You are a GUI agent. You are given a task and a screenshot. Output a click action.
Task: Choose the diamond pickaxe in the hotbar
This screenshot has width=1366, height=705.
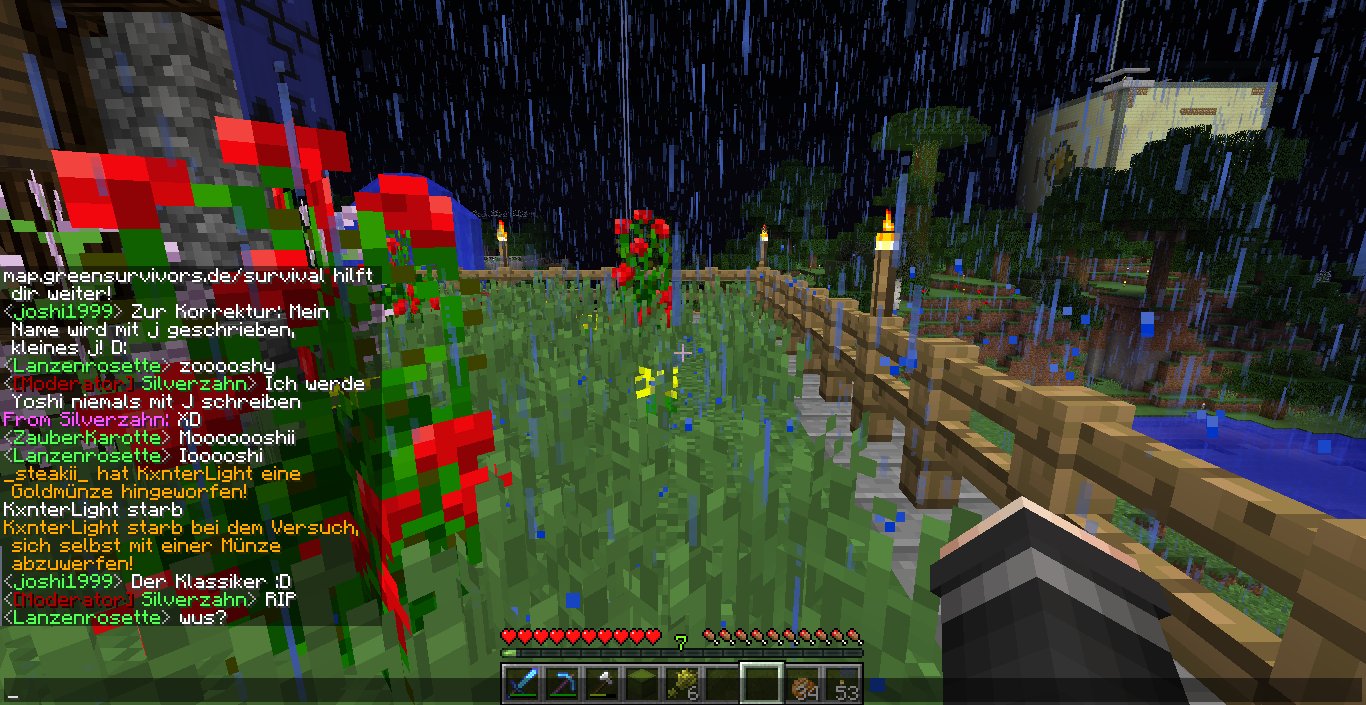(x=562, y=684)
